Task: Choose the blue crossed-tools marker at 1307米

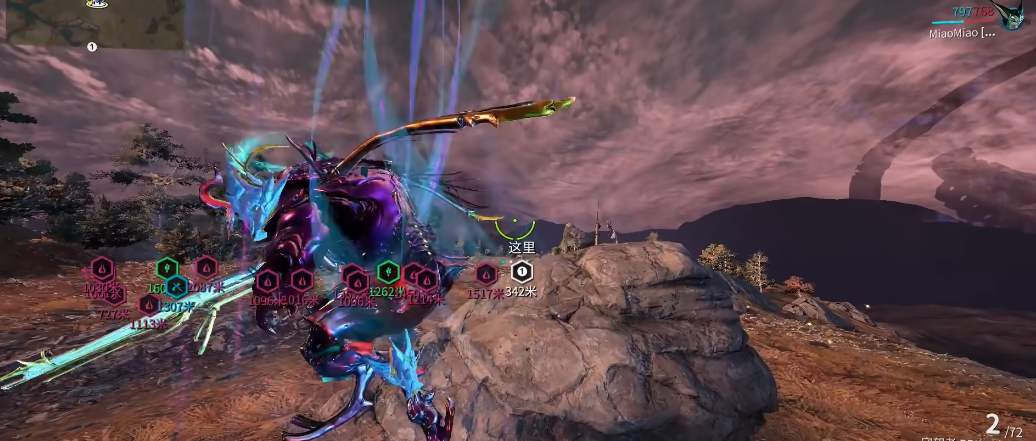Action: (176, 288)
